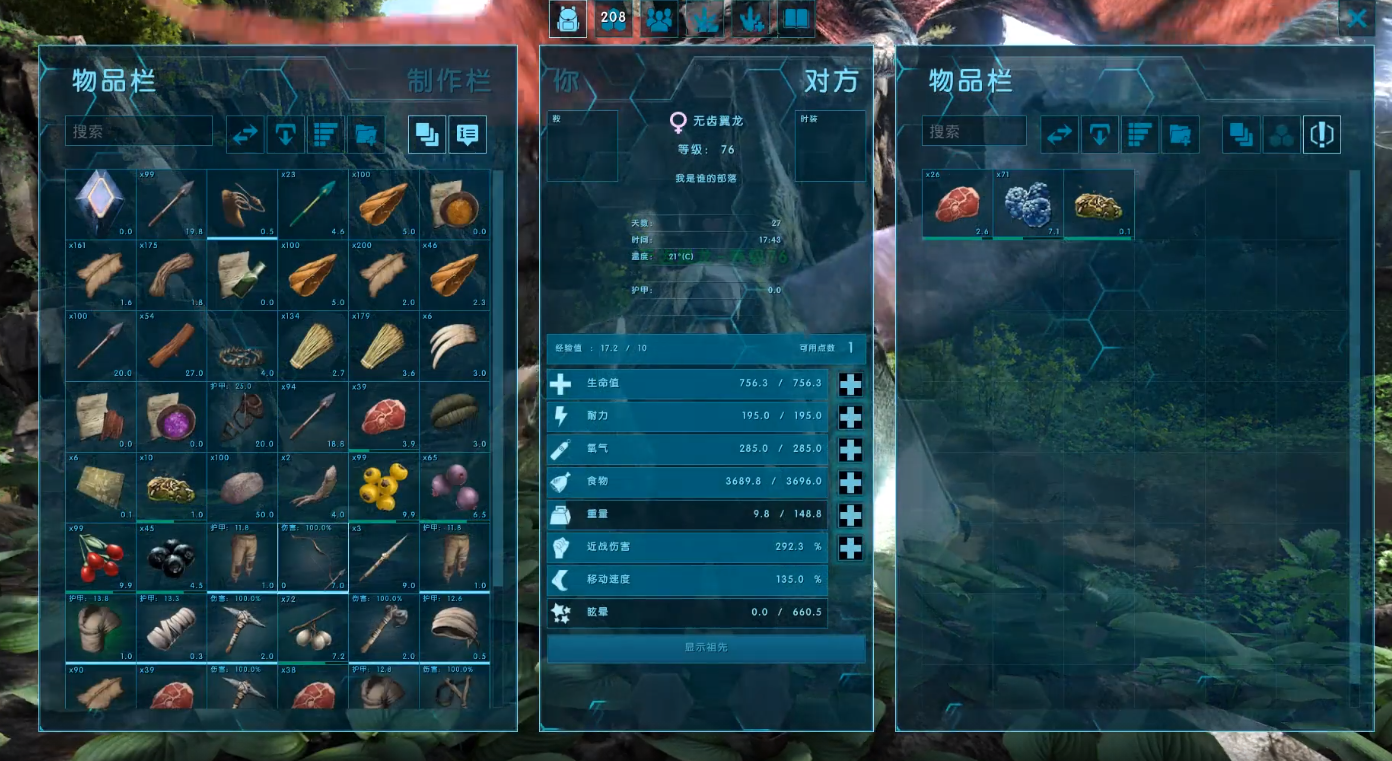Viewport: 1392px width, 761px height.
Task: Open the book icon in top bar
Action: pyautogui.click(x=796, y=19)
